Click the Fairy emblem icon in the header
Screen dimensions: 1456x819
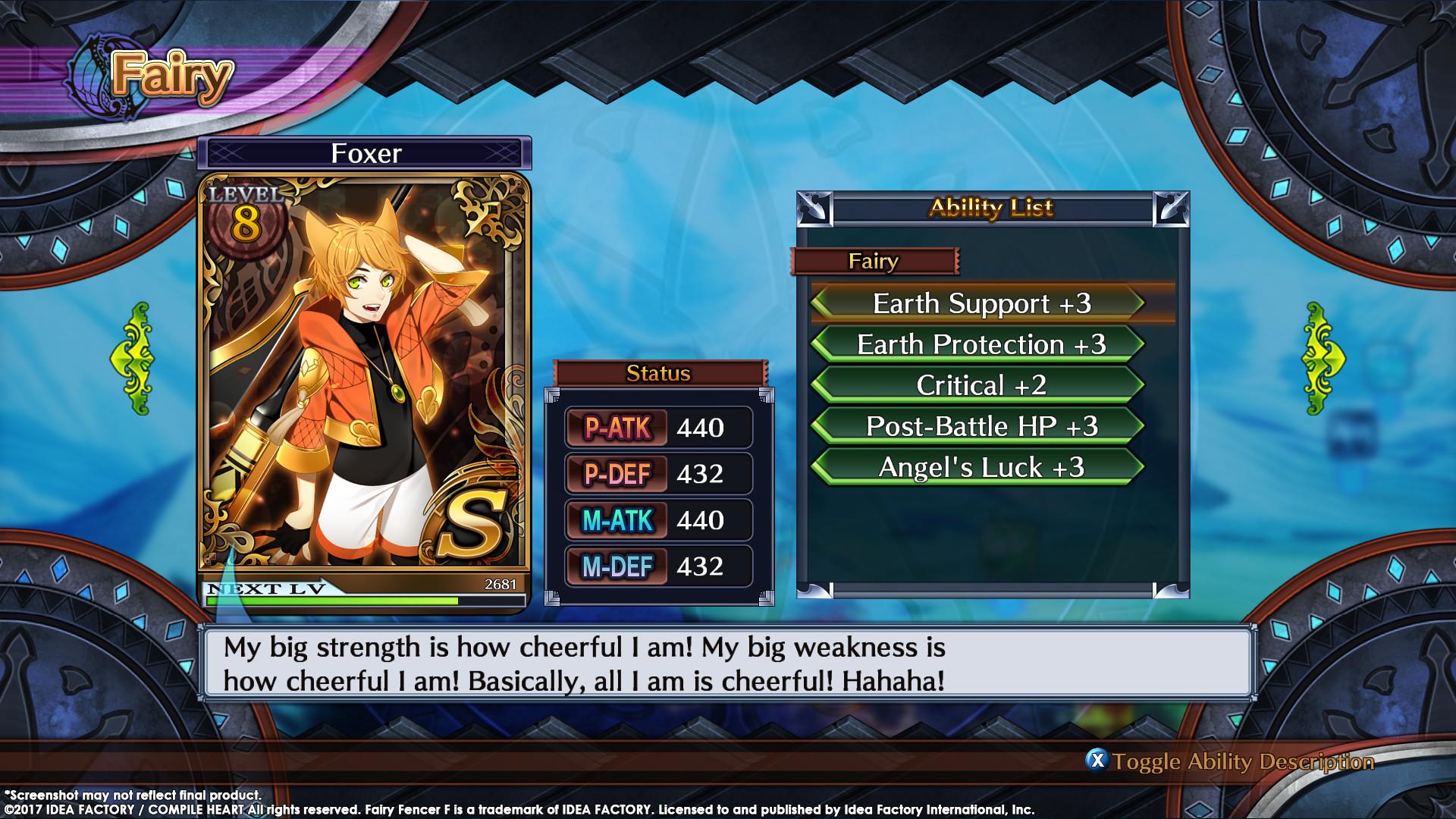click(x=91, y=72)
